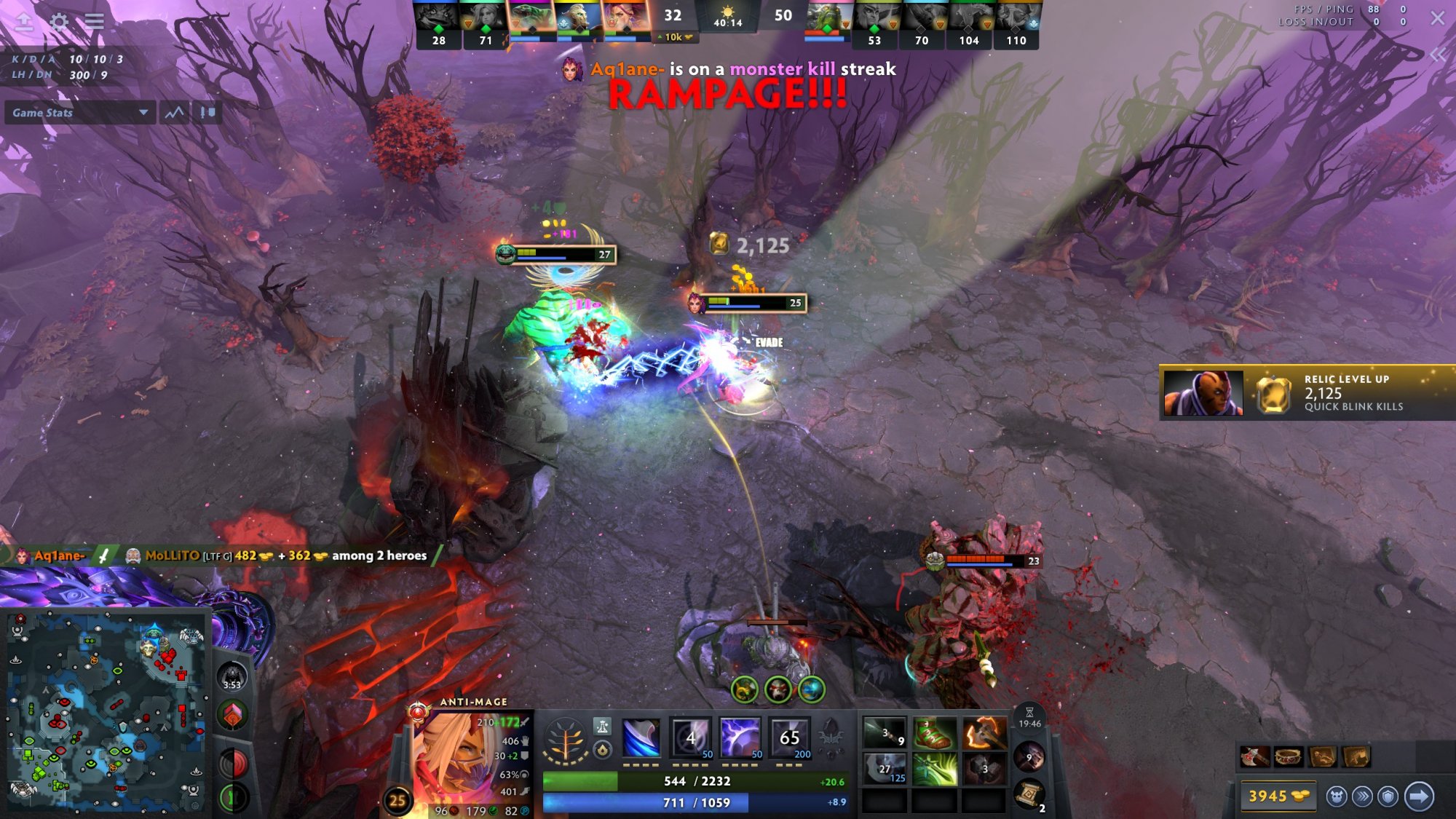
Task: Select the Quelling Blade in quick-buy
Action: click(x=1254, y=757)
